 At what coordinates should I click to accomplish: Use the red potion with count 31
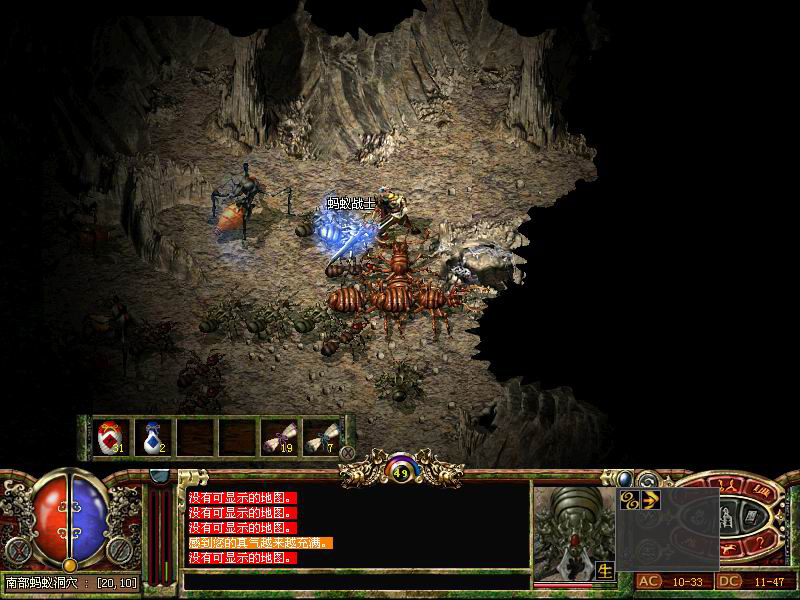110,437
